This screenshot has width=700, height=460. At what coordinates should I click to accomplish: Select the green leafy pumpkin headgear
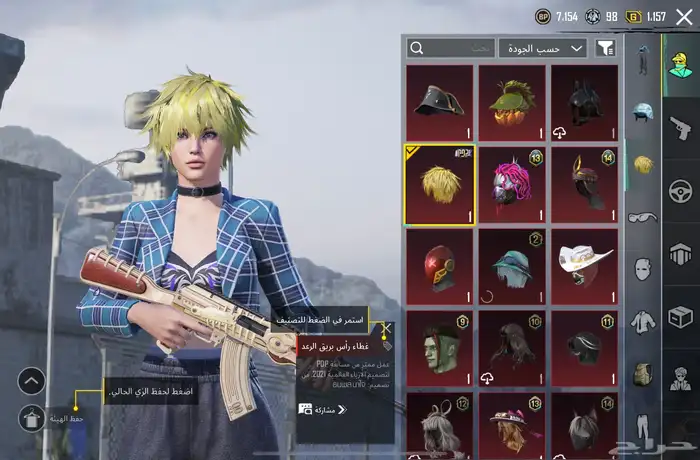(x=512, y=102)
